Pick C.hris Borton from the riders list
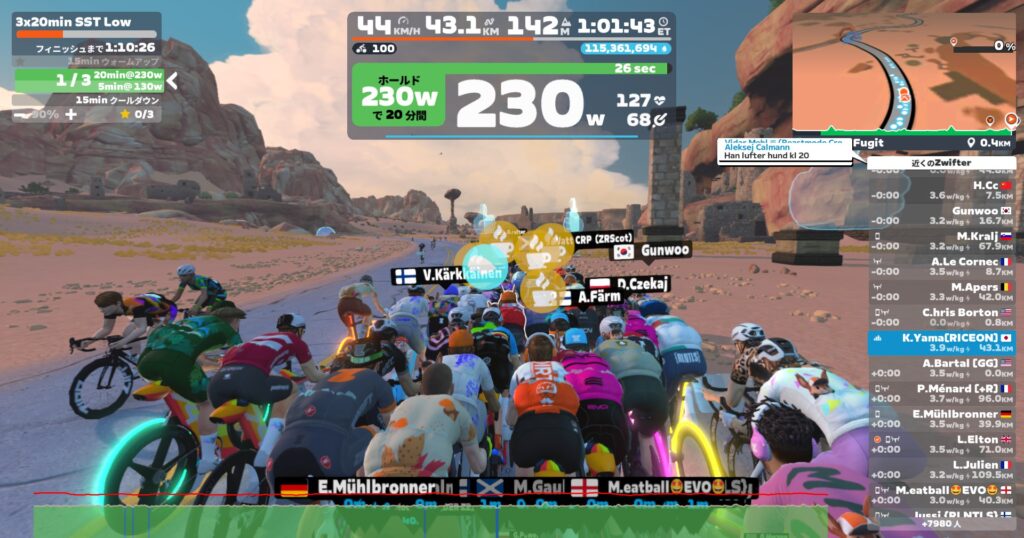The height and width of the screenshot is (538, 1024). (x=941, y=317)
